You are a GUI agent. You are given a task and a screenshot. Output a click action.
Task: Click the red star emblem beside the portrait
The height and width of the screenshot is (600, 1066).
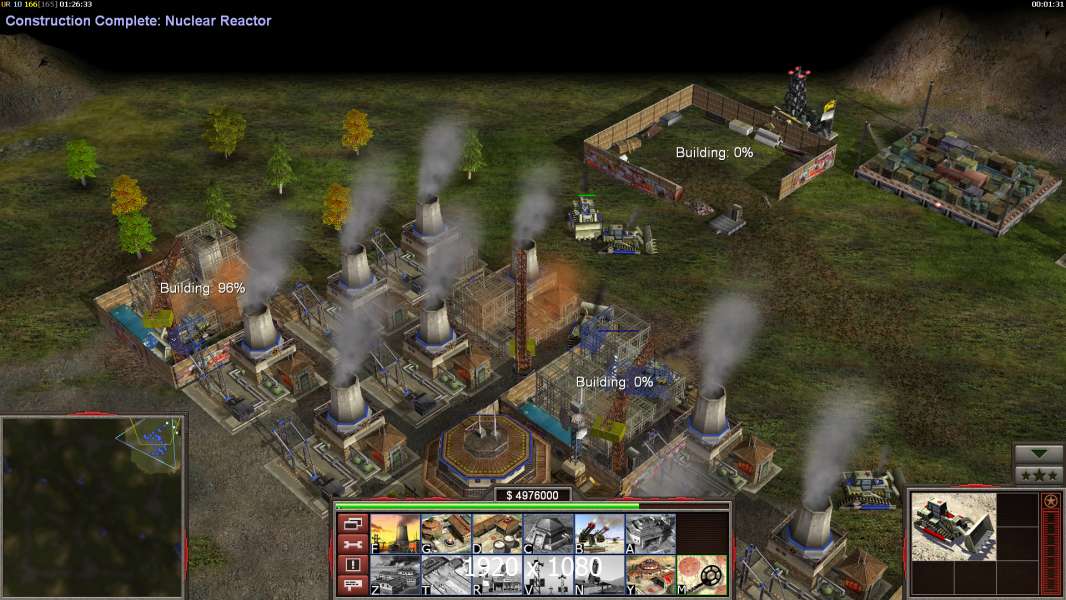(1050, 501)
